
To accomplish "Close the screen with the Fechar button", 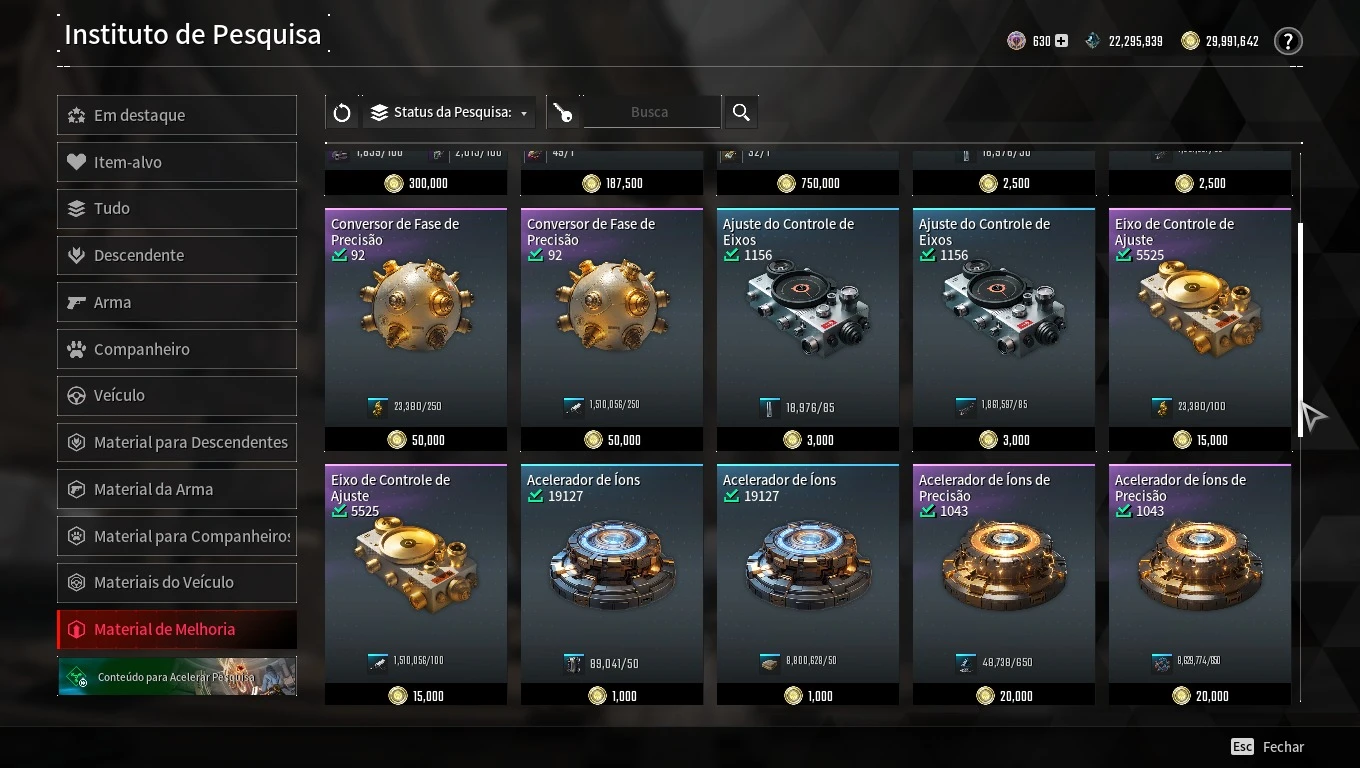I will pos(1268,747).
